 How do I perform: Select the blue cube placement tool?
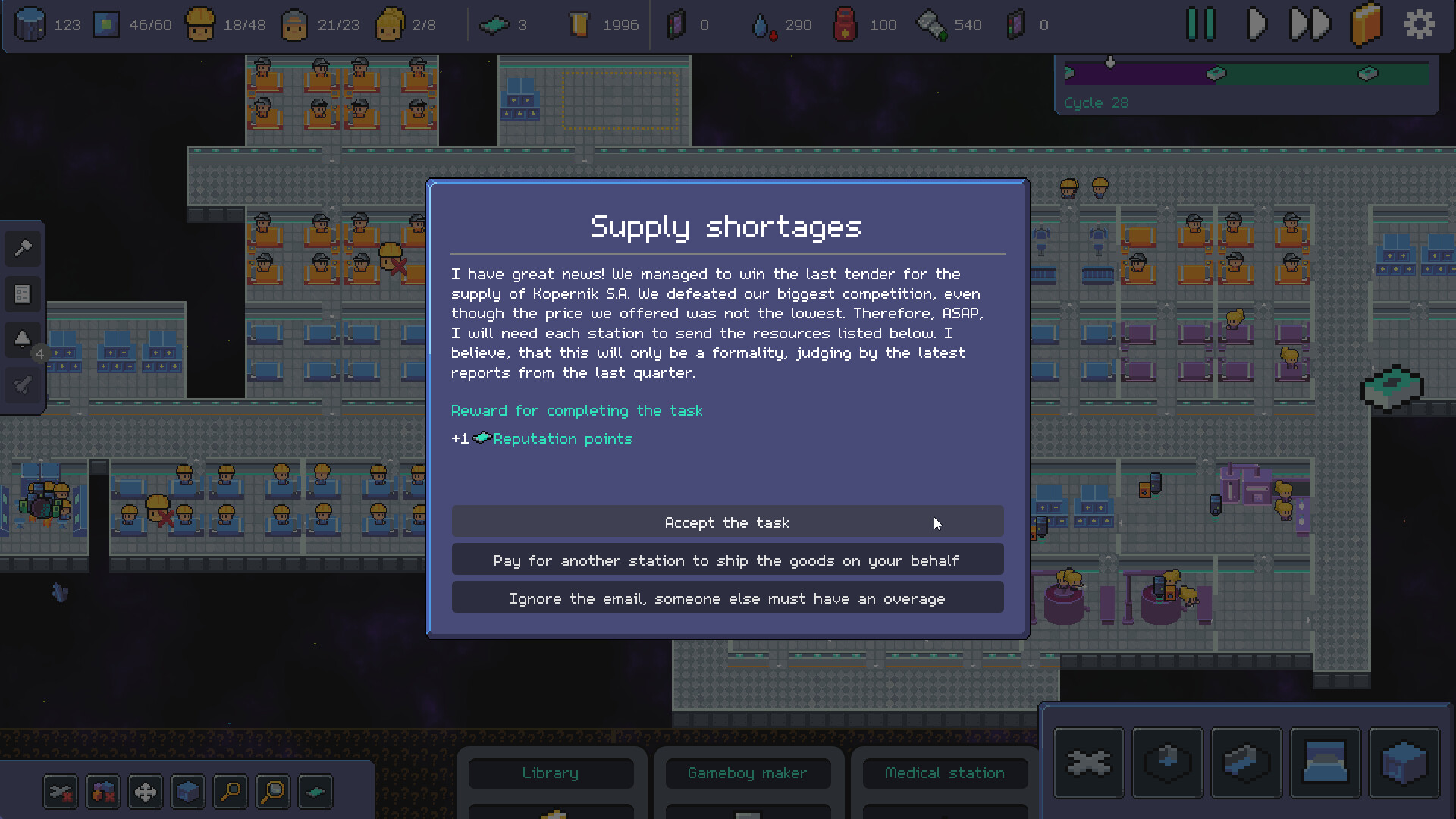[x=187, y=792]
